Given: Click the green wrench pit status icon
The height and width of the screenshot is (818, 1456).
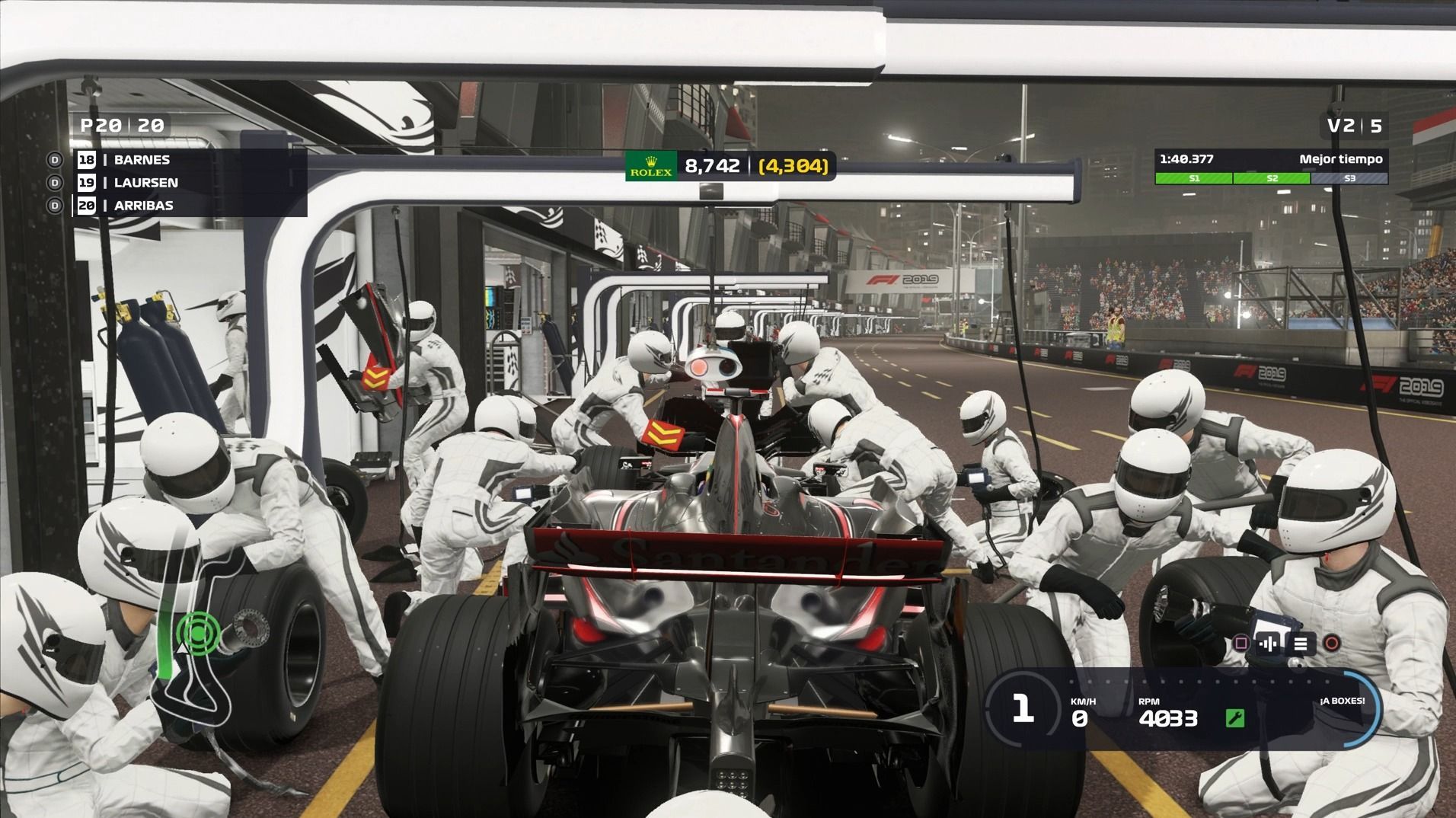Looking at the screenshot, I should [x=1234, y=718].
